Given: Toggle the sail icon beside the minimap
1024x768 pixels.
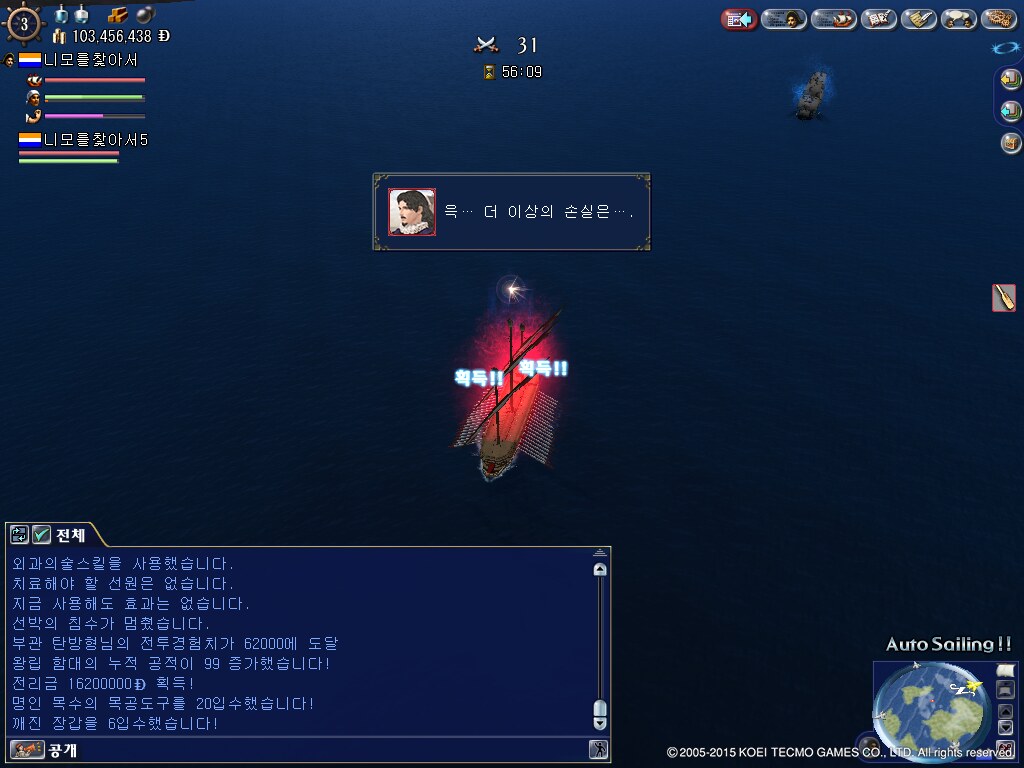Looking at the screenshot, I should (x=1005, y=670).
